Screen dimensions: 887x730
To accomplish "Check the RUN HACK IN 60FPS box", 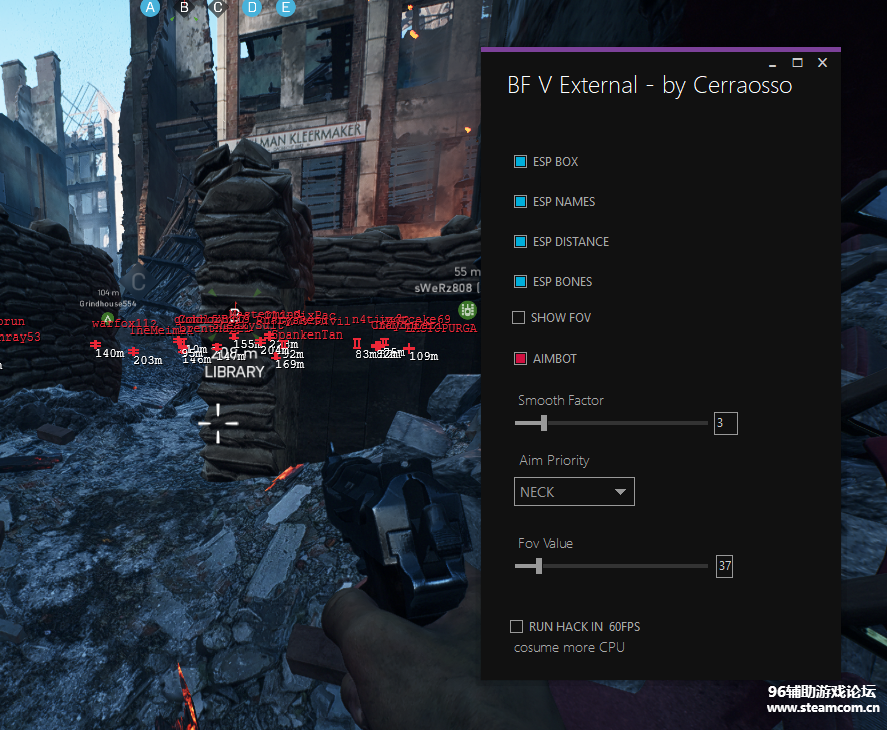I will click(x=516, y=627).
